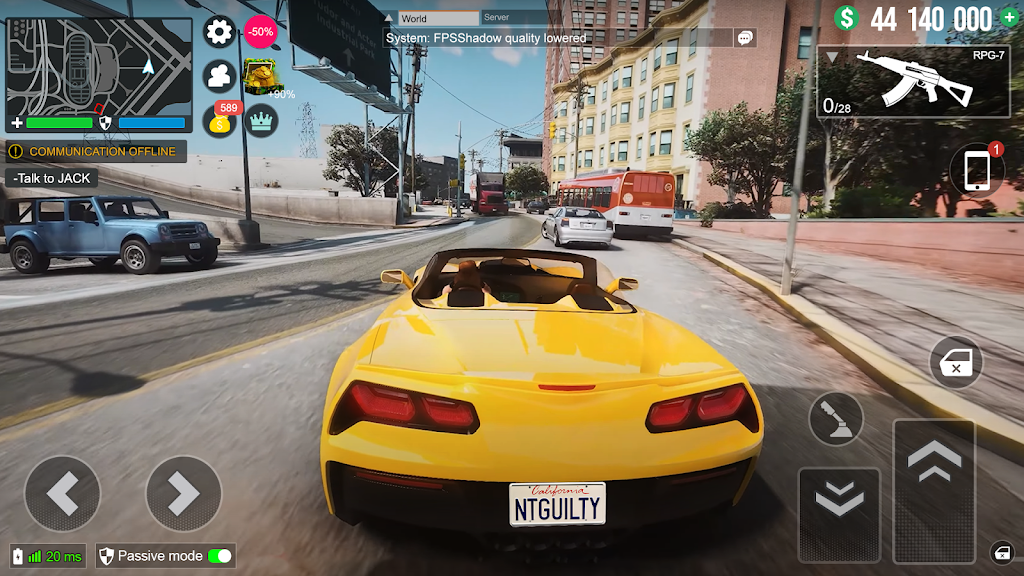The image size is (1024, 576).
Task: Pull the handbrake lever button
Action: coord(836,418)
